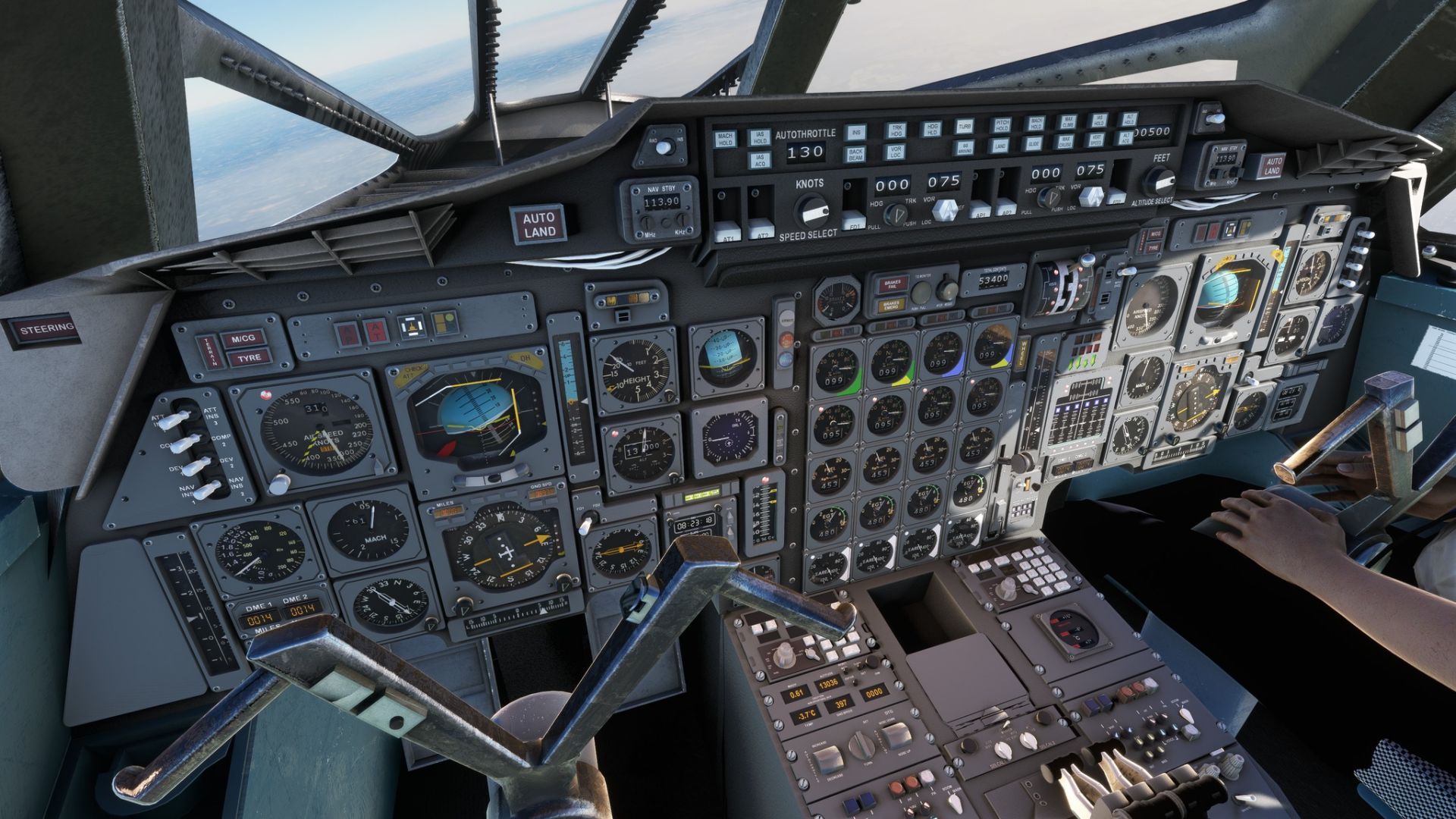Select the GLIDE mode button
Viewport: 1456px width, 819px height.
[x=1034, y=142]
